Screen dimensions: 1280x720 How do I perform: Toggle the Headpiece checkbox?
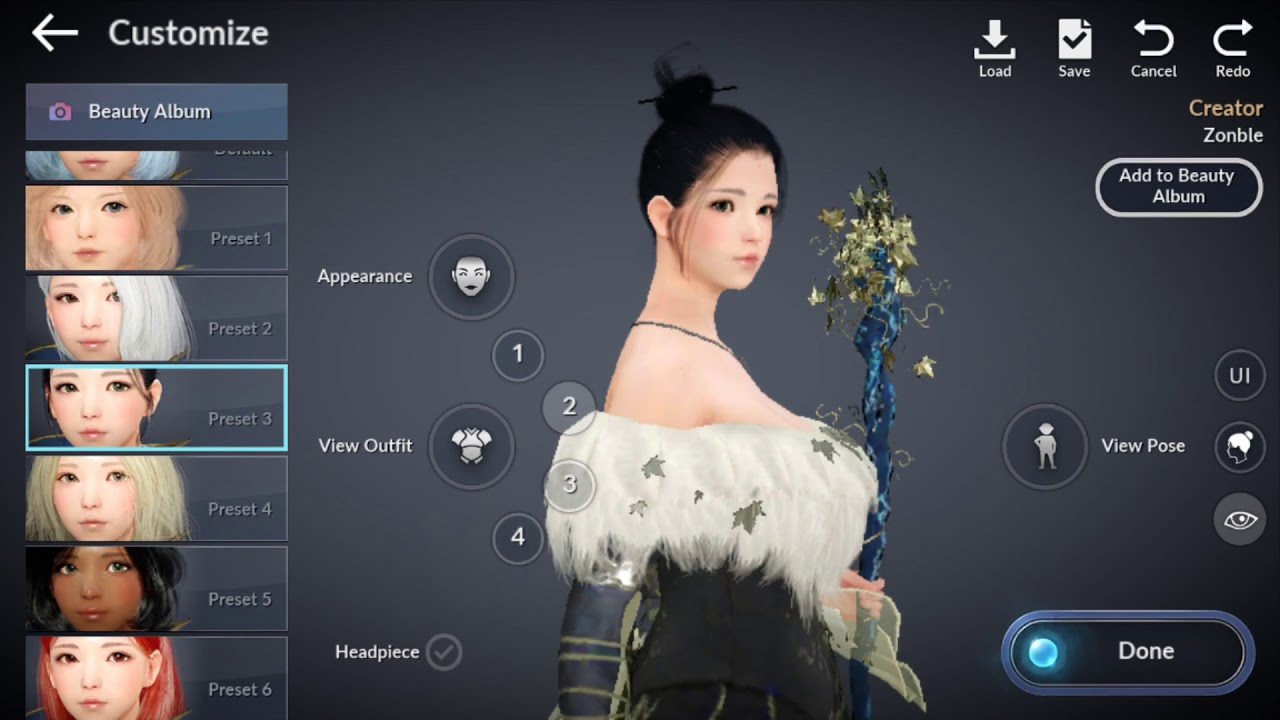coord(444,652)
